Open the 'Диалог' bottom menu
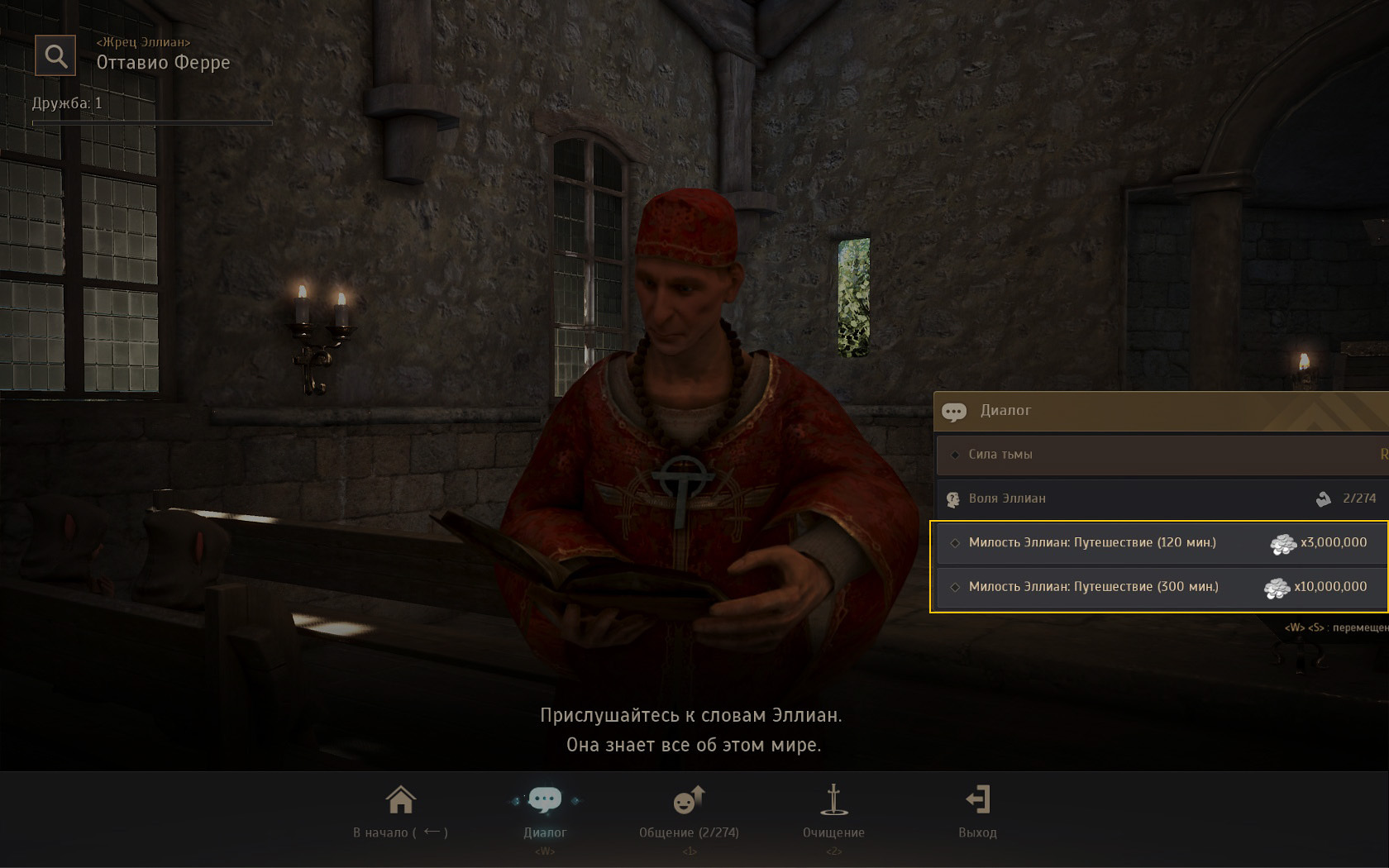 point(545,811)
